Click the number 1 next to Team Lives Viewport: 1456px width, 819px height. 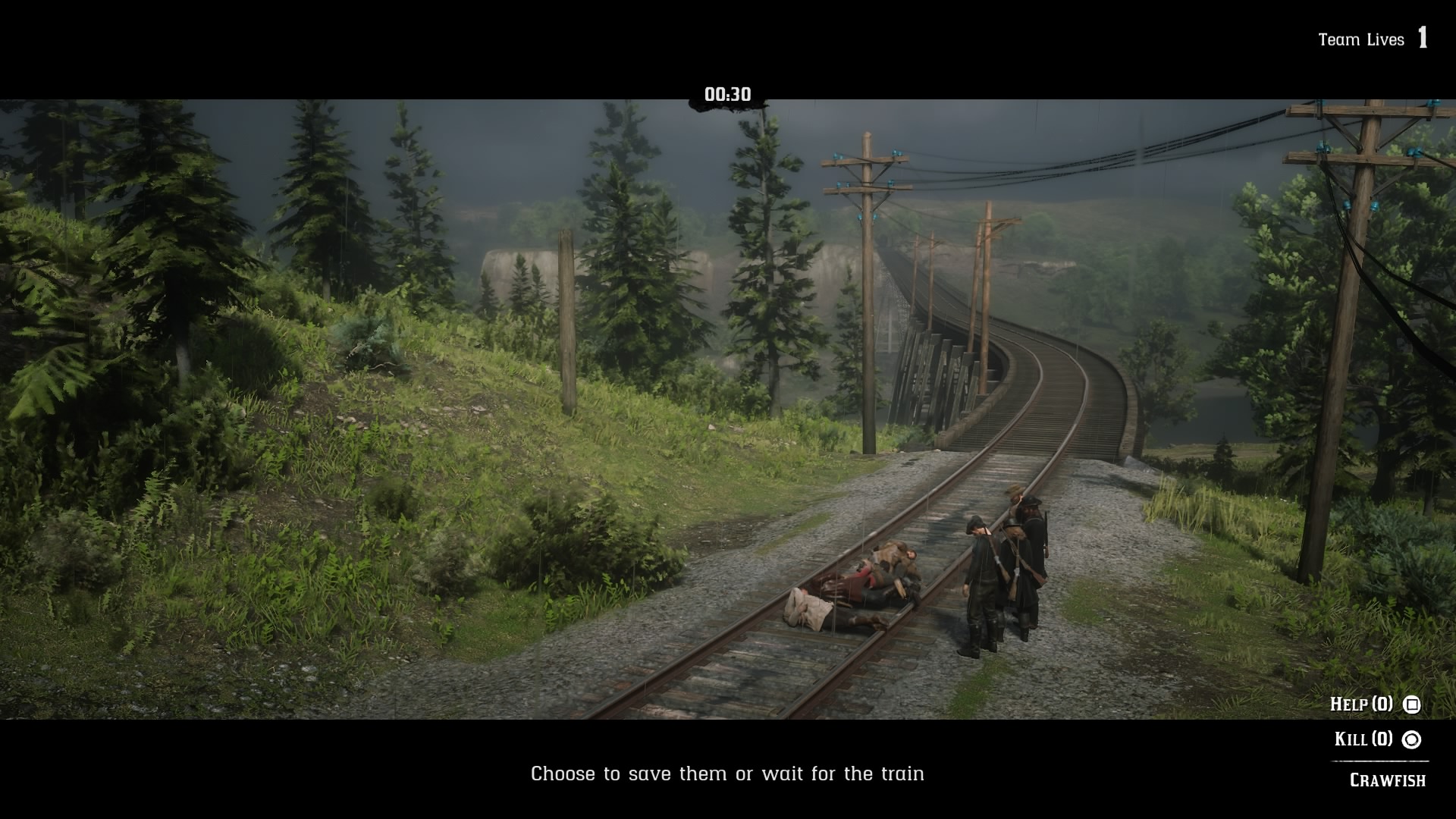pos(1423,36)
